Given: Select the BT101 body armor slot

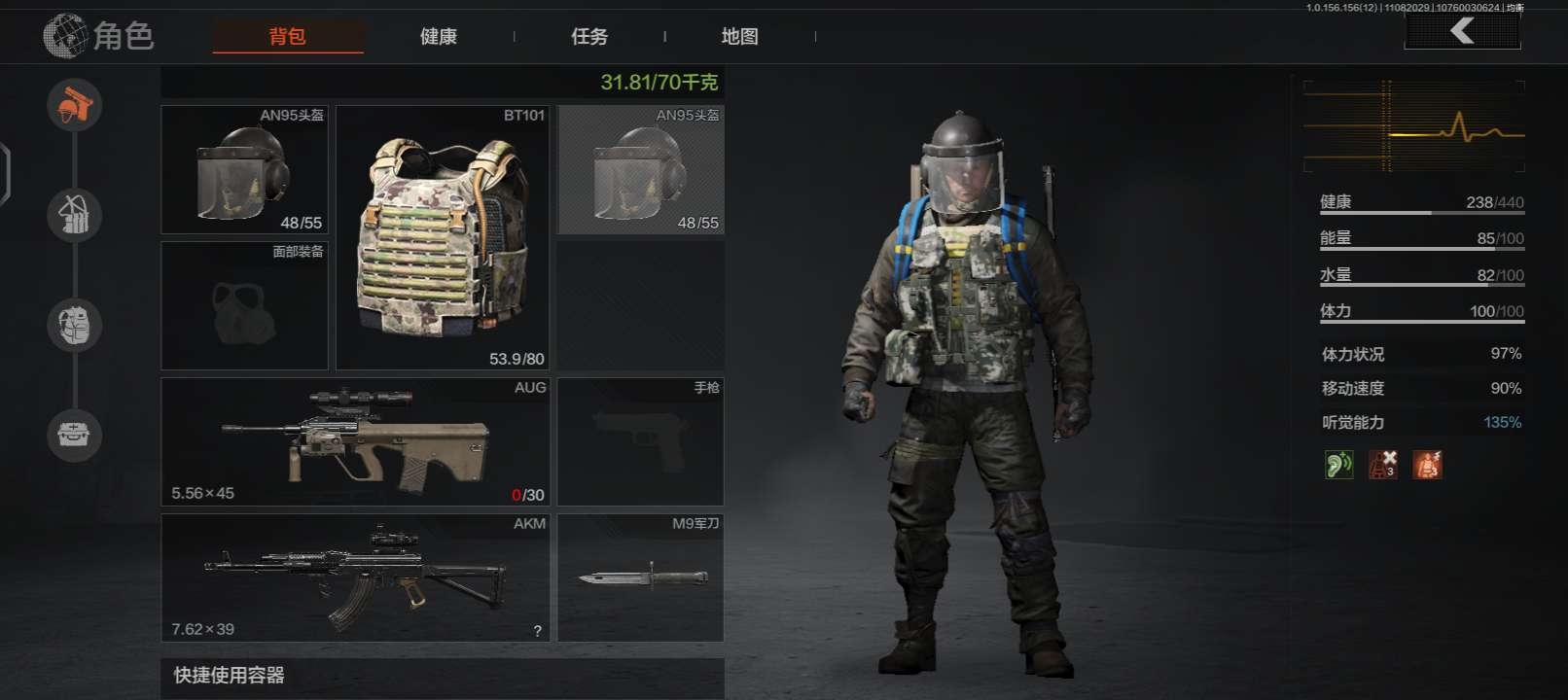Looking at the screenshot, I should coord(443,237).
